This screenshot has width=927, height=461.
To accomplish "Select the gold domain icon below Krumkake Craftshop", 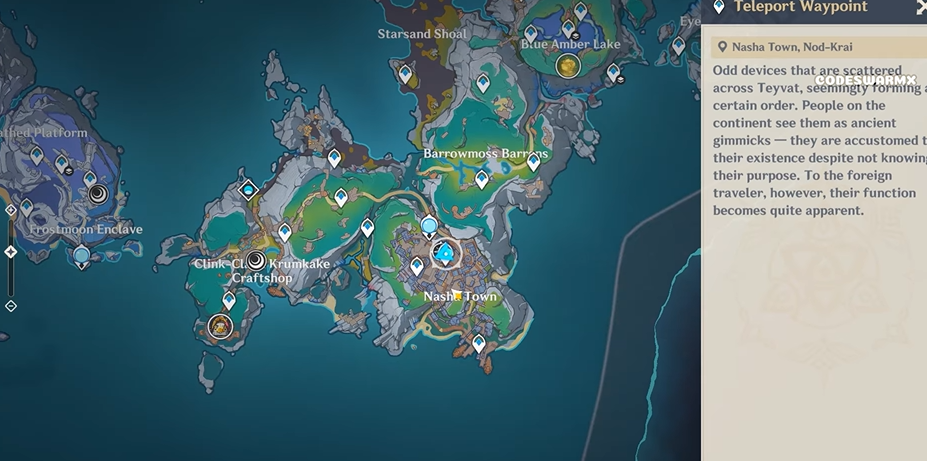I will click(x=220, y=325).
